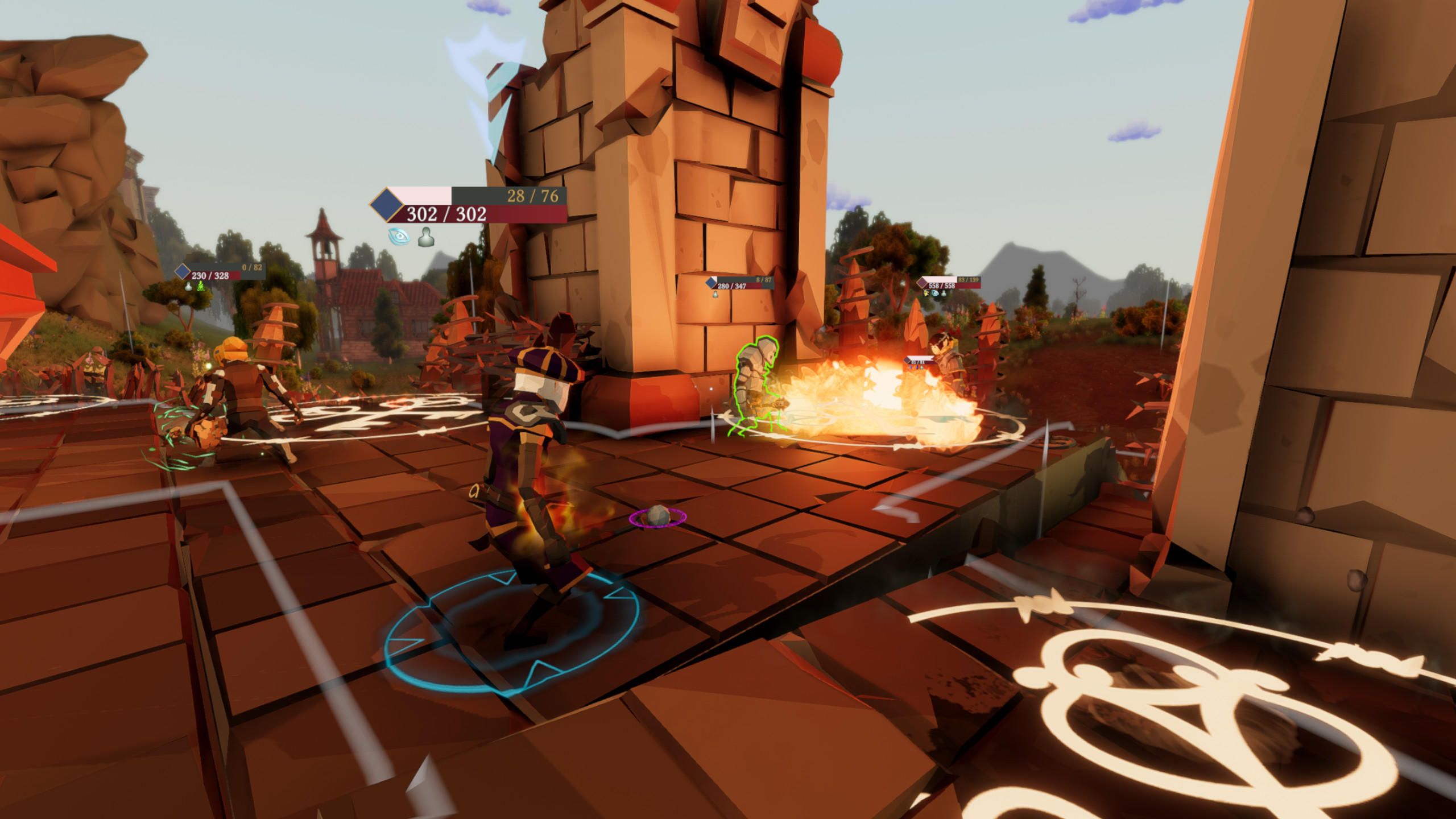Select the blue swirl buff icon beside the lion icon
Screen dimensions: 1456x819
pos(935,293)
